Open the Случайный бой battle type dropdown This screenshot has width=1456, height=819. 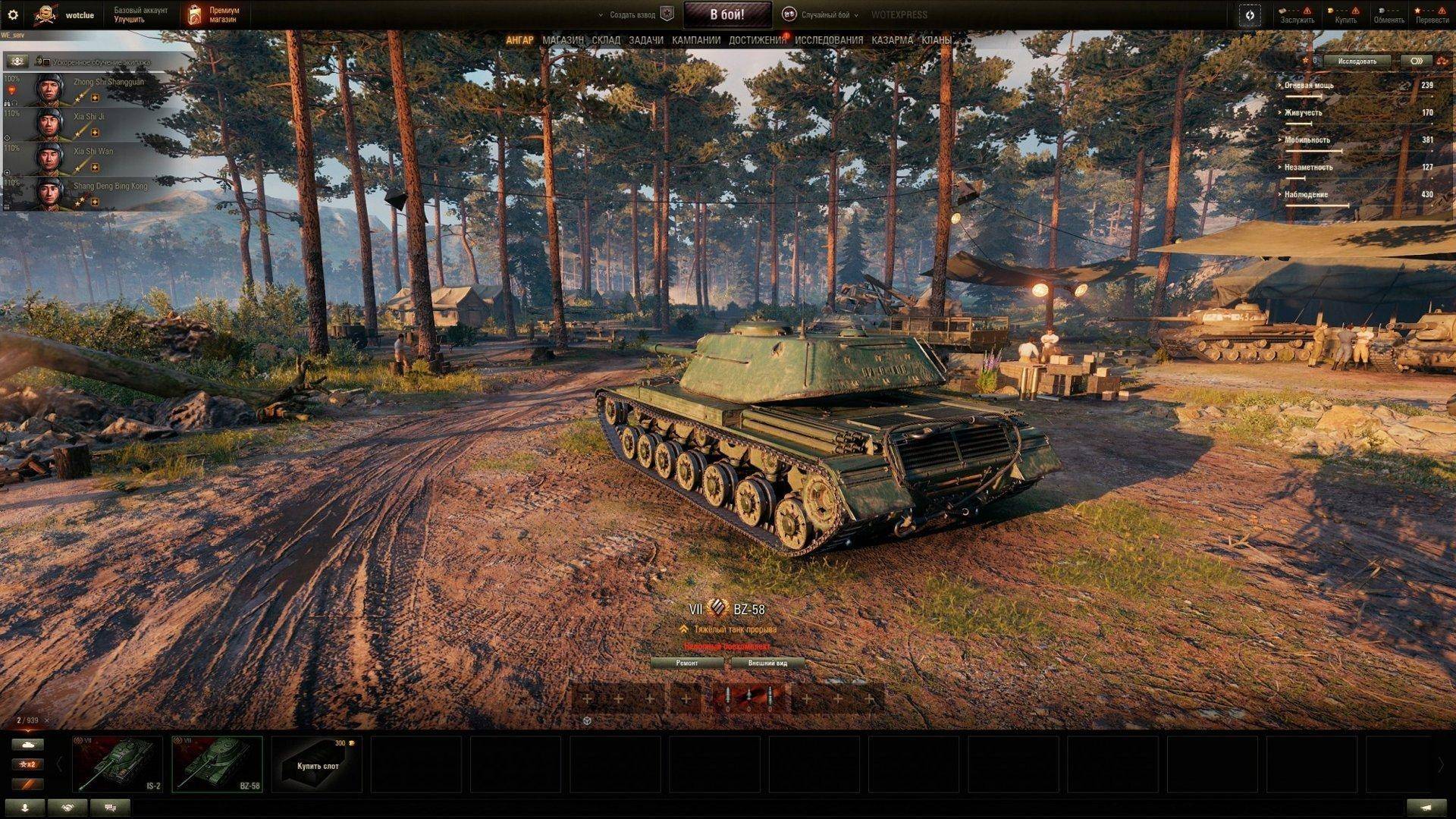pos(823,13)
